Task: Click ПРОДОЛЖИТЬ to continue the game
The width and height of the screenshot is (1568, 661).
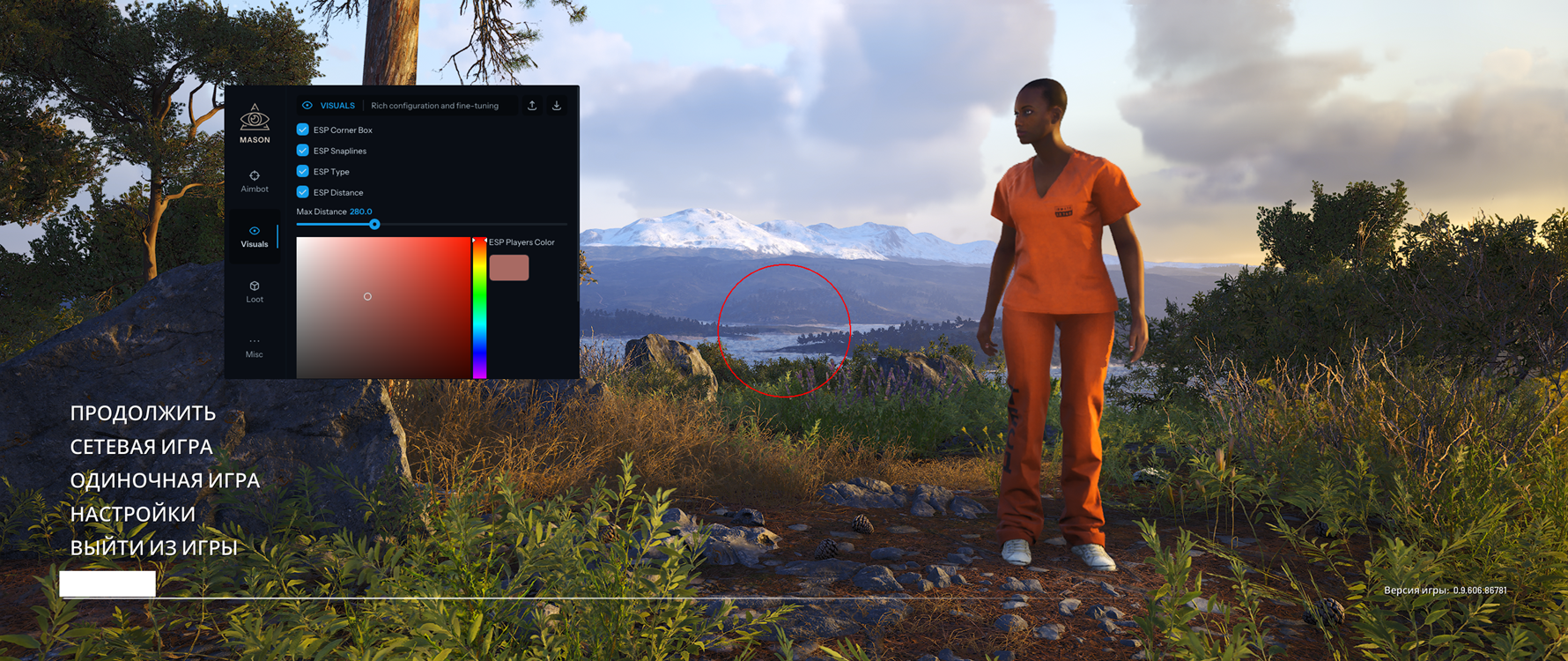Action: pyautogui.click(x=143, y=413)
